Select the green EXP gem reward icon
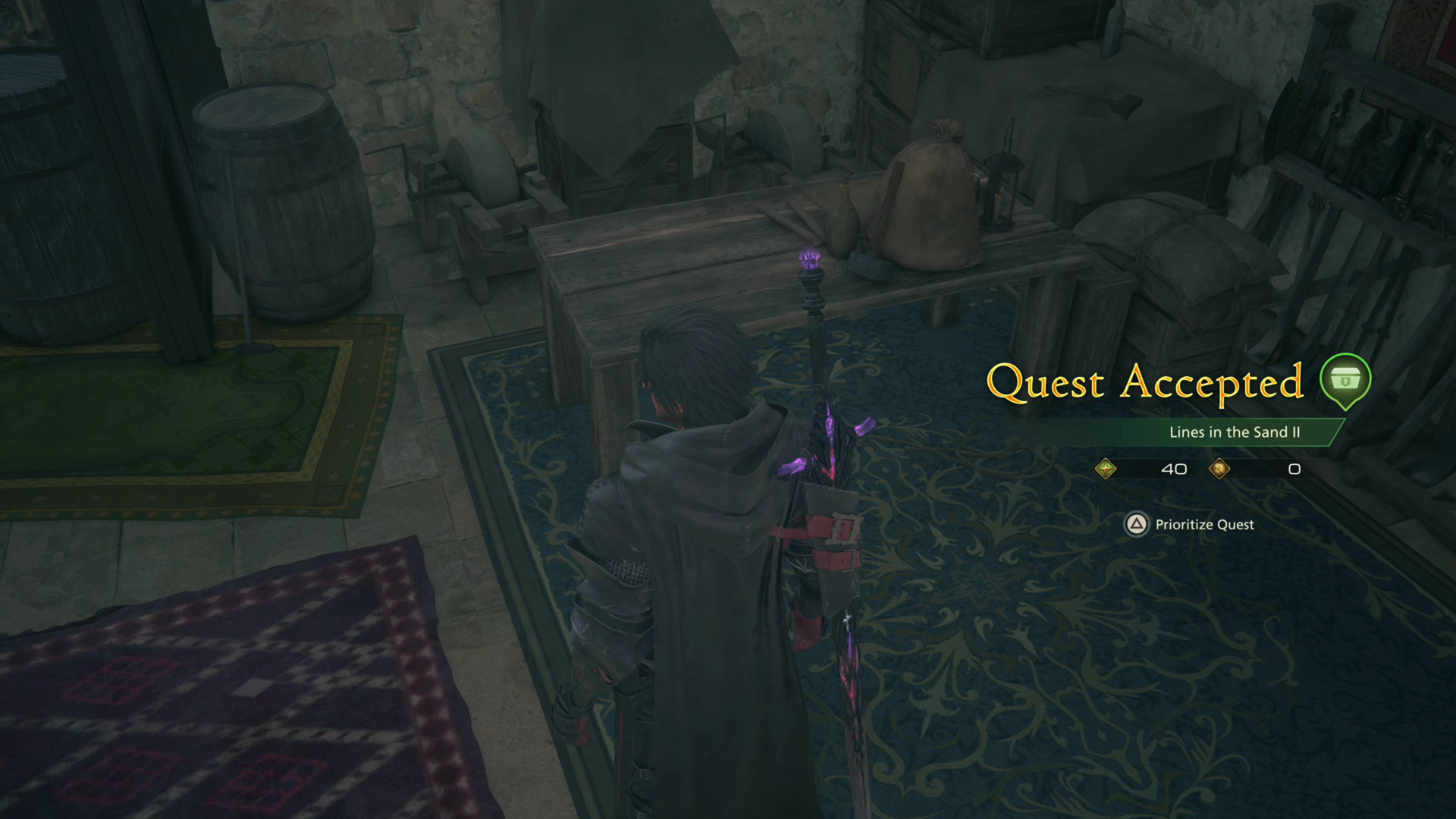The height and width of the screenshot is (819, 1456). click(x=1107, y=469)
